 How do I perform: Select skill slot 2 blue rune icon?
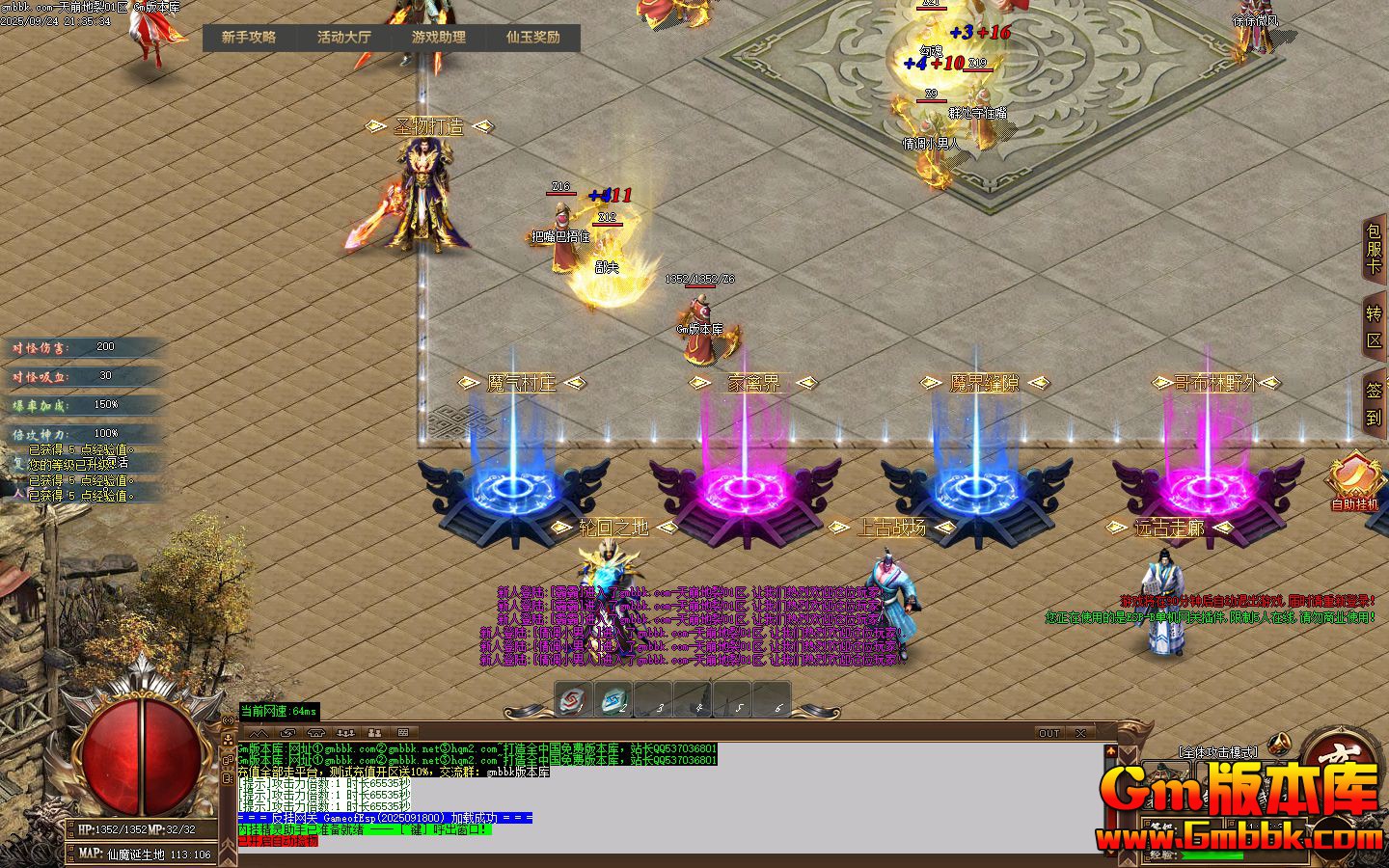pos(614,701)
